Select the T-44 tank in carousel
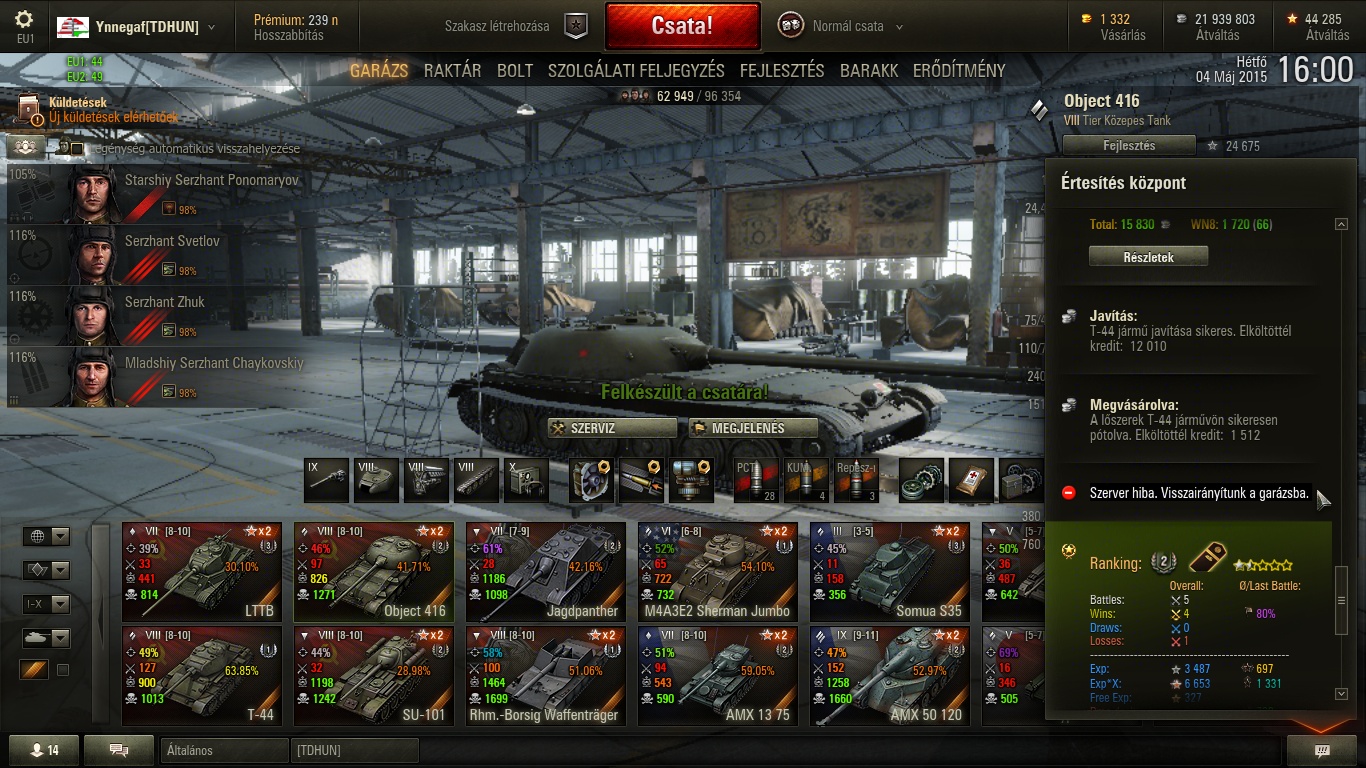 (x=202, y=675)
